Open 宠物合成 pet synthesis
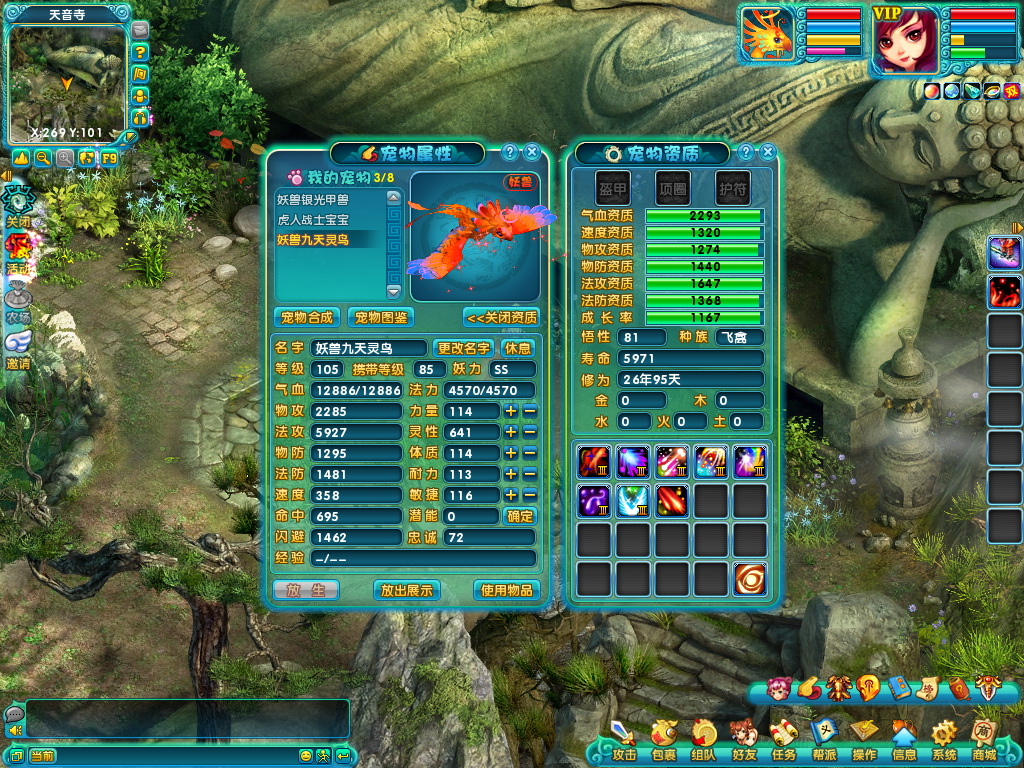 [x=307, y=318]
